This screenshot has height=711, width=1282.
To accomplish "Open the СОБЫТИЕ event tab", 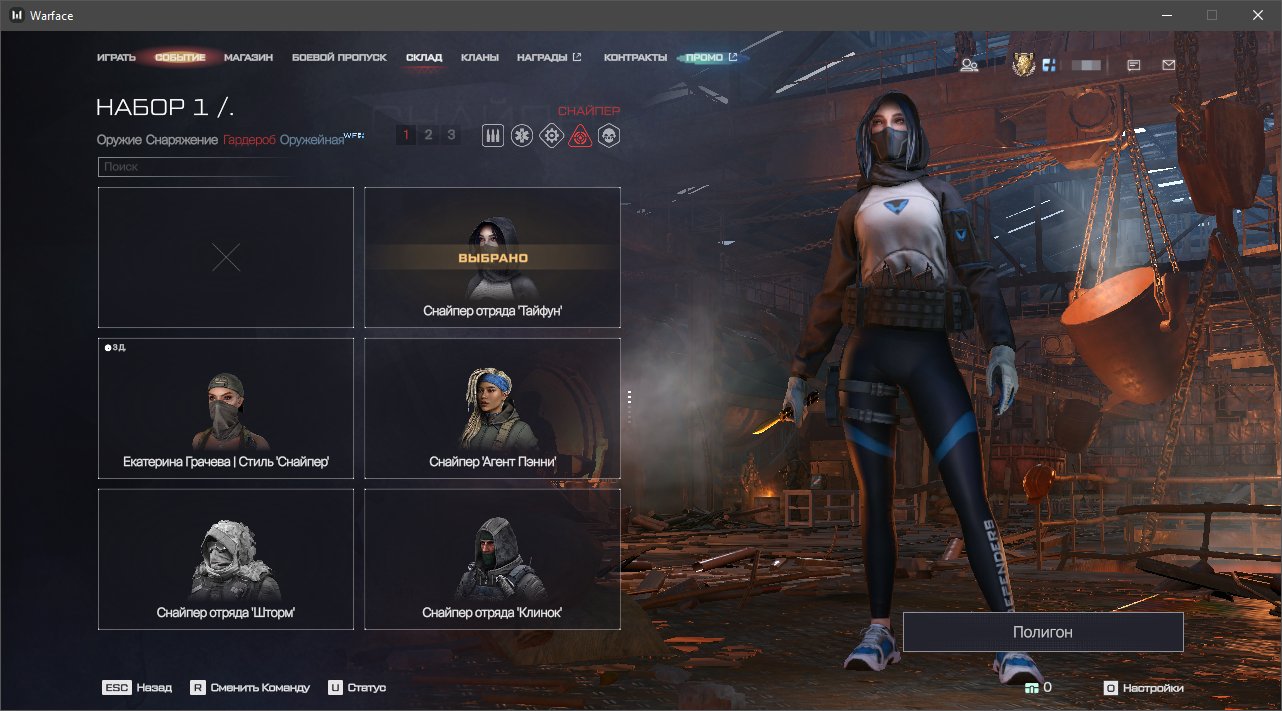I will 180,58.
